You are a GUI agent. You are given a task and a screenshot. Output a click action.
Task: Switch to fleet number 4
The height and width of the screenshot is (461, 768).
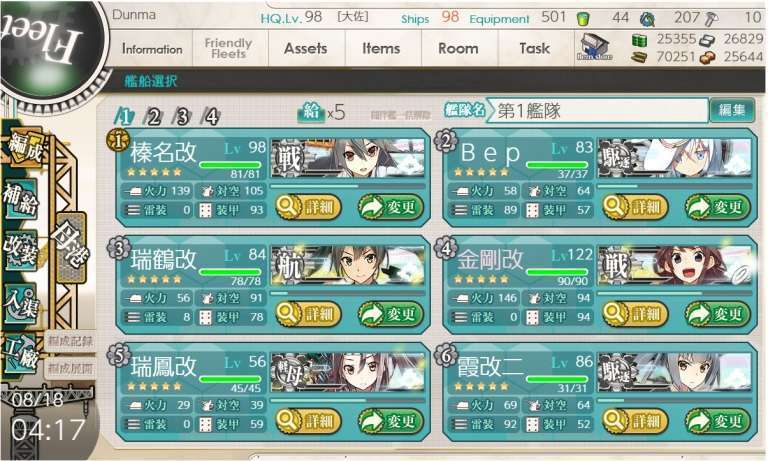[x=211, y=116]
